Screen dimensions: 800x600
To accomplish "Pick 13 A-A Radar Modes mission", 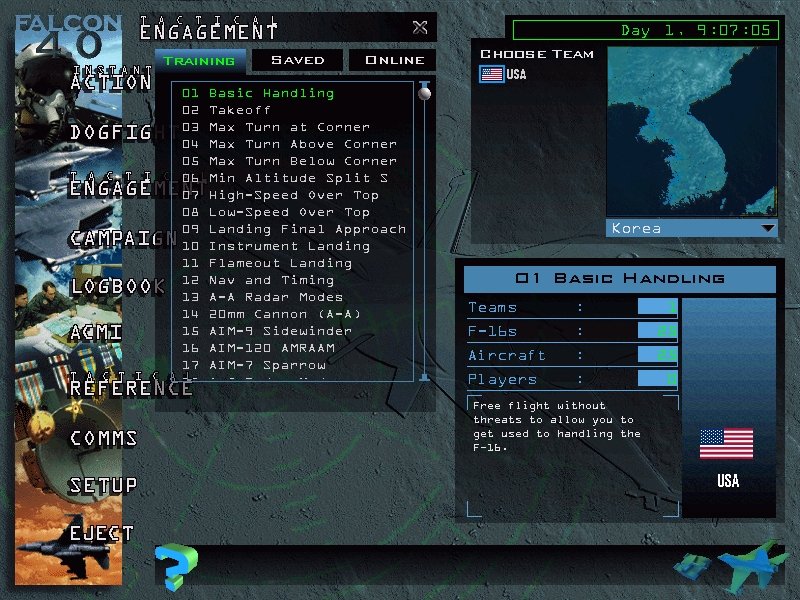I will coord(275,297).
